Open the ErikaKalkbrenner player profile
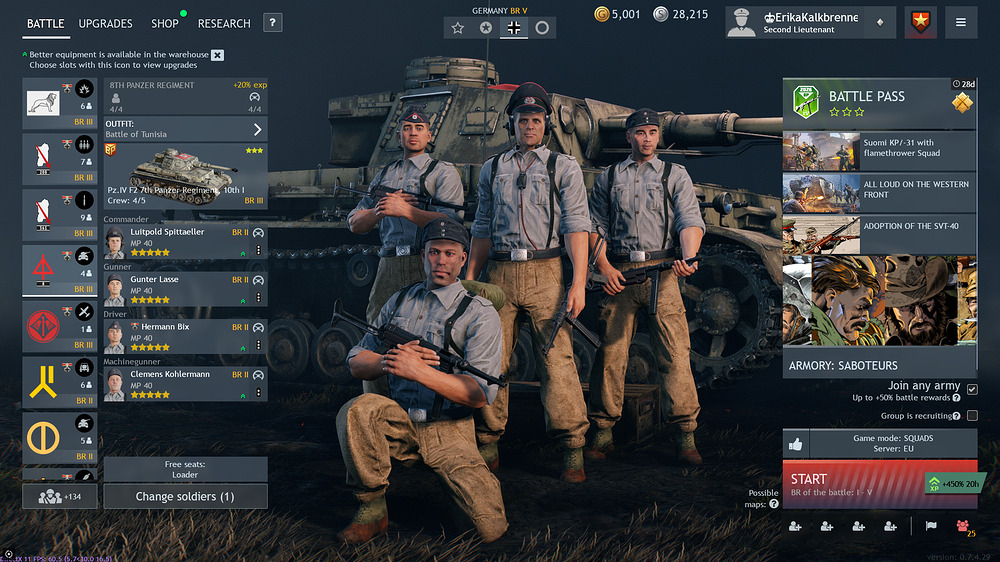The width and height of the screenshot is (1000, 562). 808,22
